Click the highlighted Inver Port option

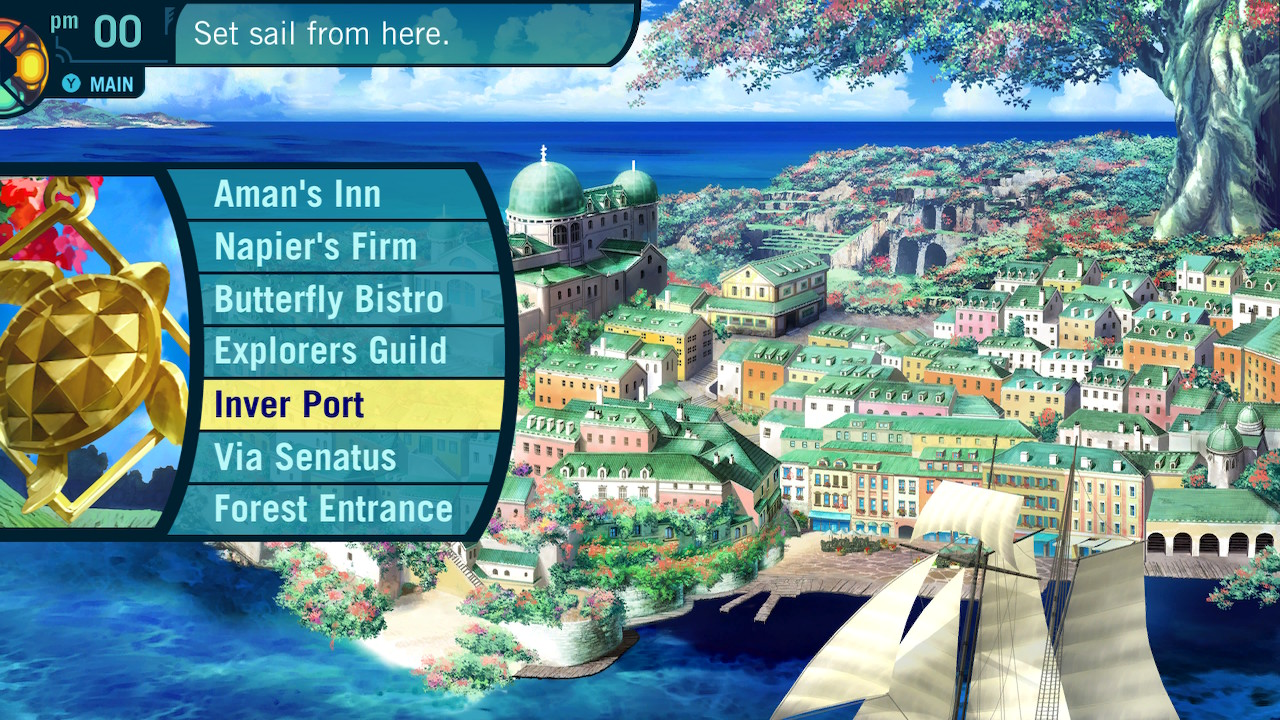[290, 405]
